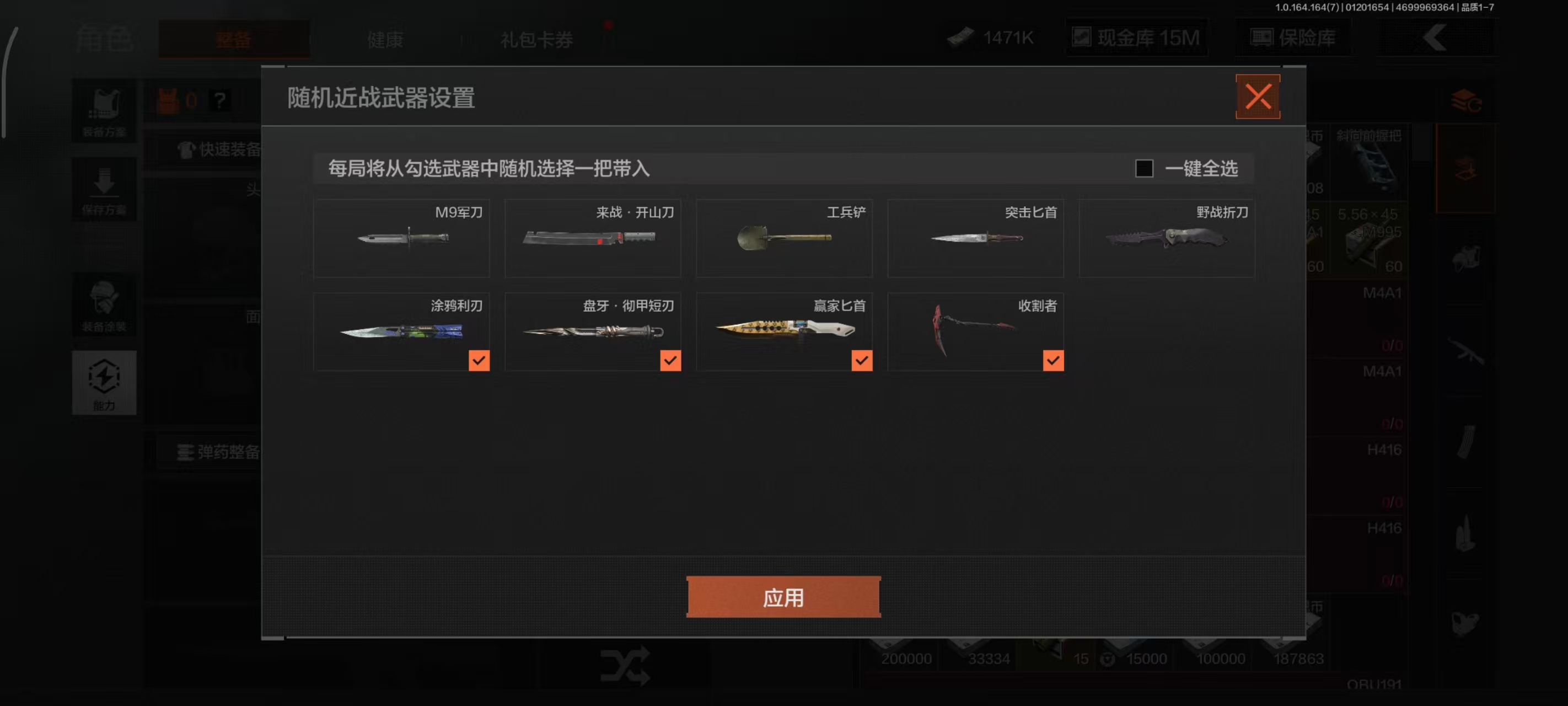Uncheck the 涂鸦利刃 weapon checkbox
The width and height of the screenshot is (1568, 706).
(479, 361)
